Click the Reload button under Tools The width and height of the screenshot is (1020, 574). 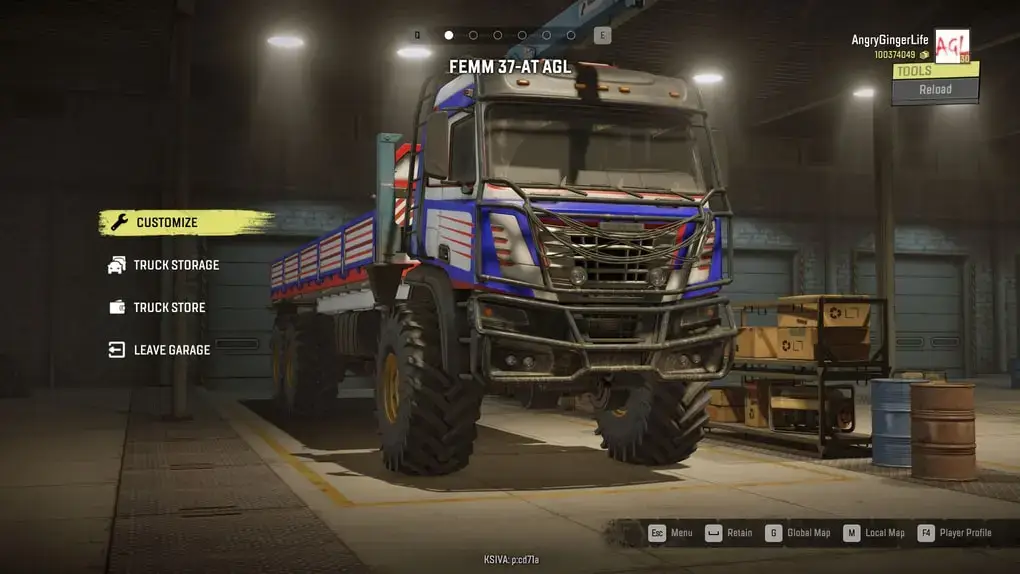pyautogui.click(x=935, y=89)
